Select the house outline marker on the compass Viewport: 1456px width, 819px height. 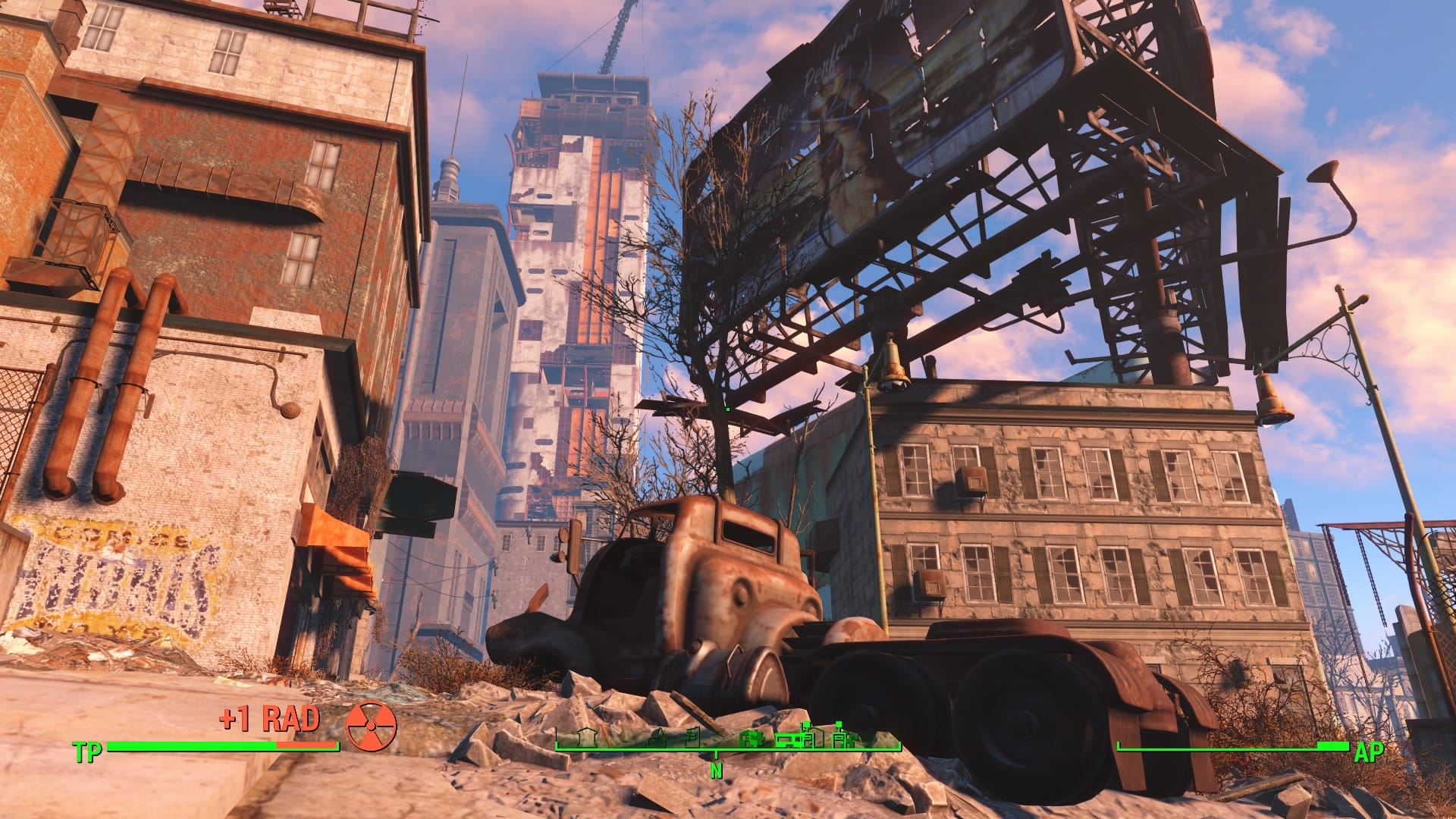point(588,736)
